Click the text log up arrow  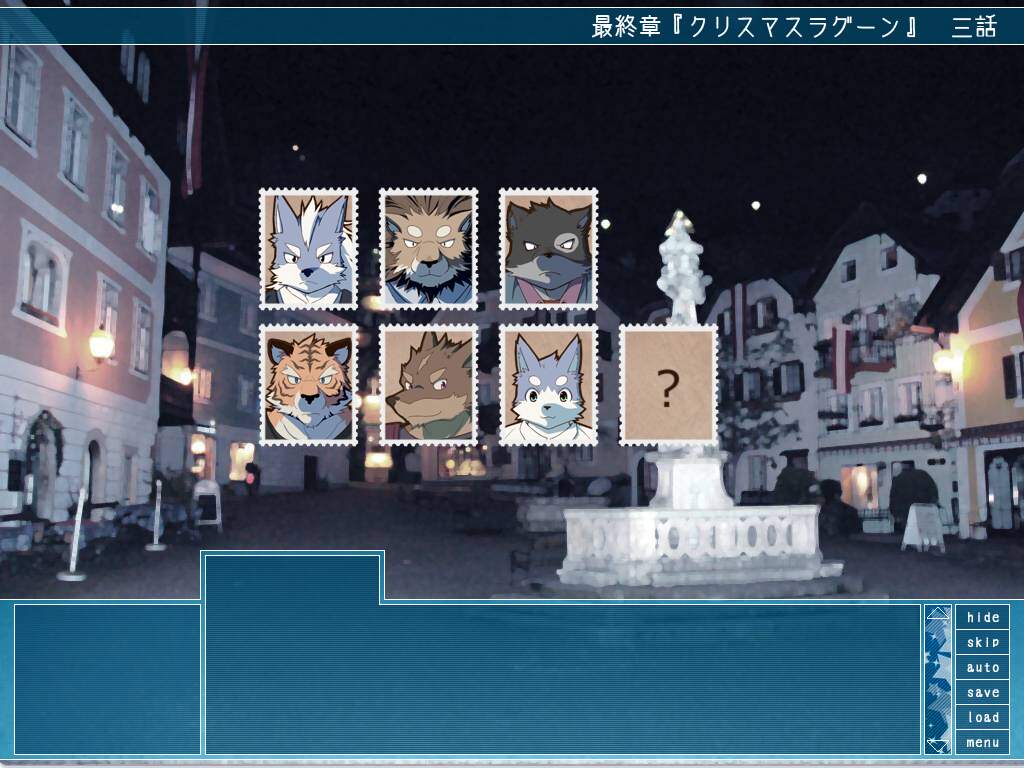pos(937,614)
